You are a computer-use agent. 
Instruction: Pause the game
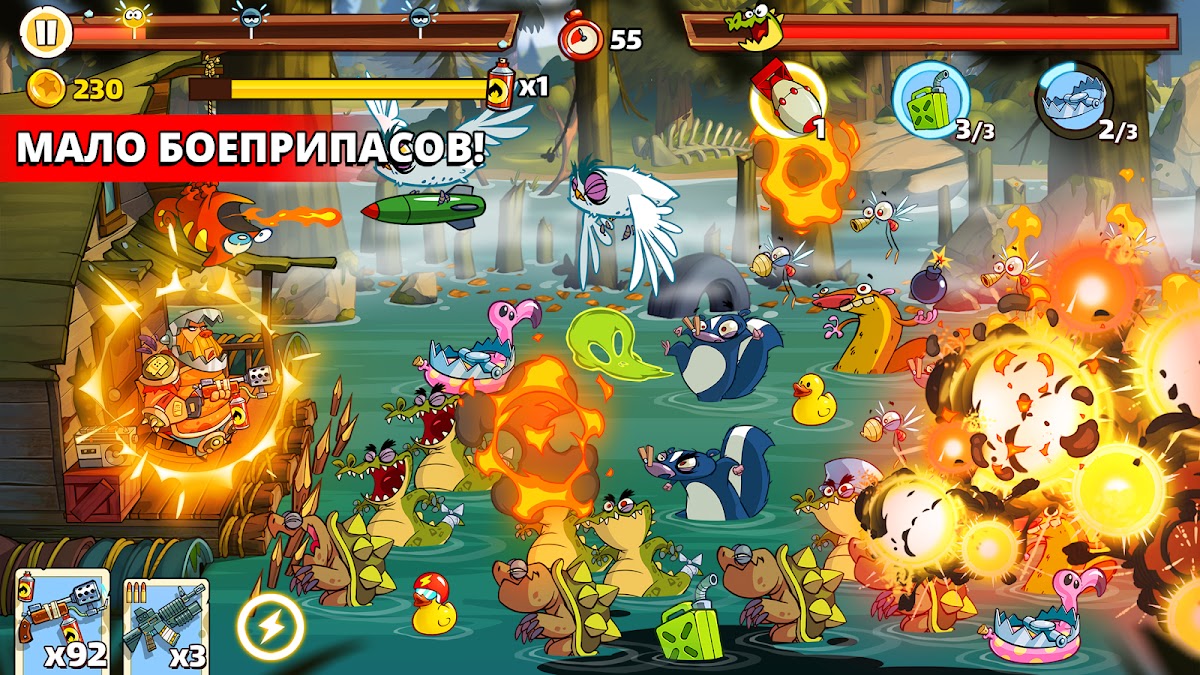45,31
